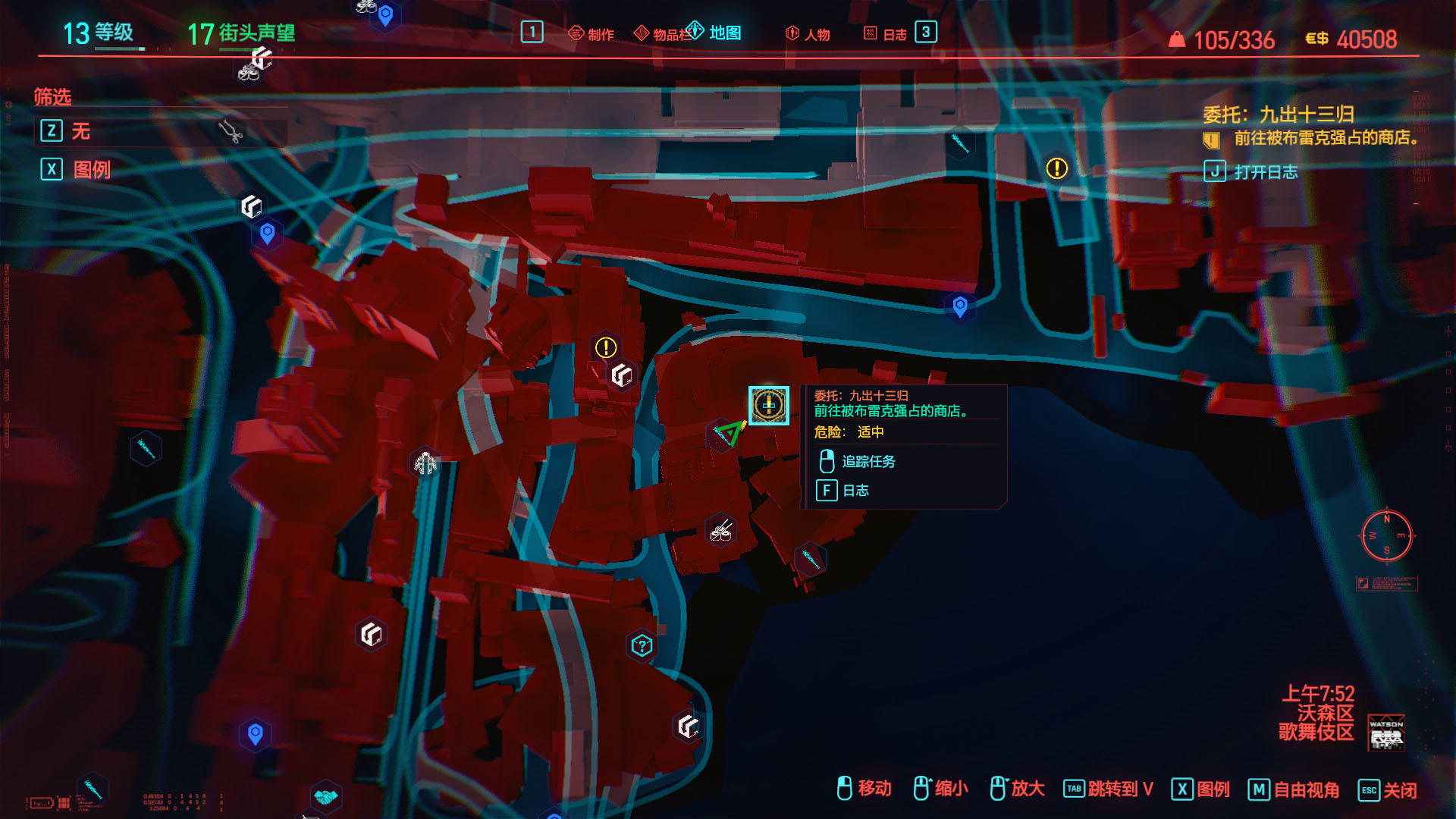Open 图例 from the bottom bar
The image size is (1456, 819).
(1212, 789)
